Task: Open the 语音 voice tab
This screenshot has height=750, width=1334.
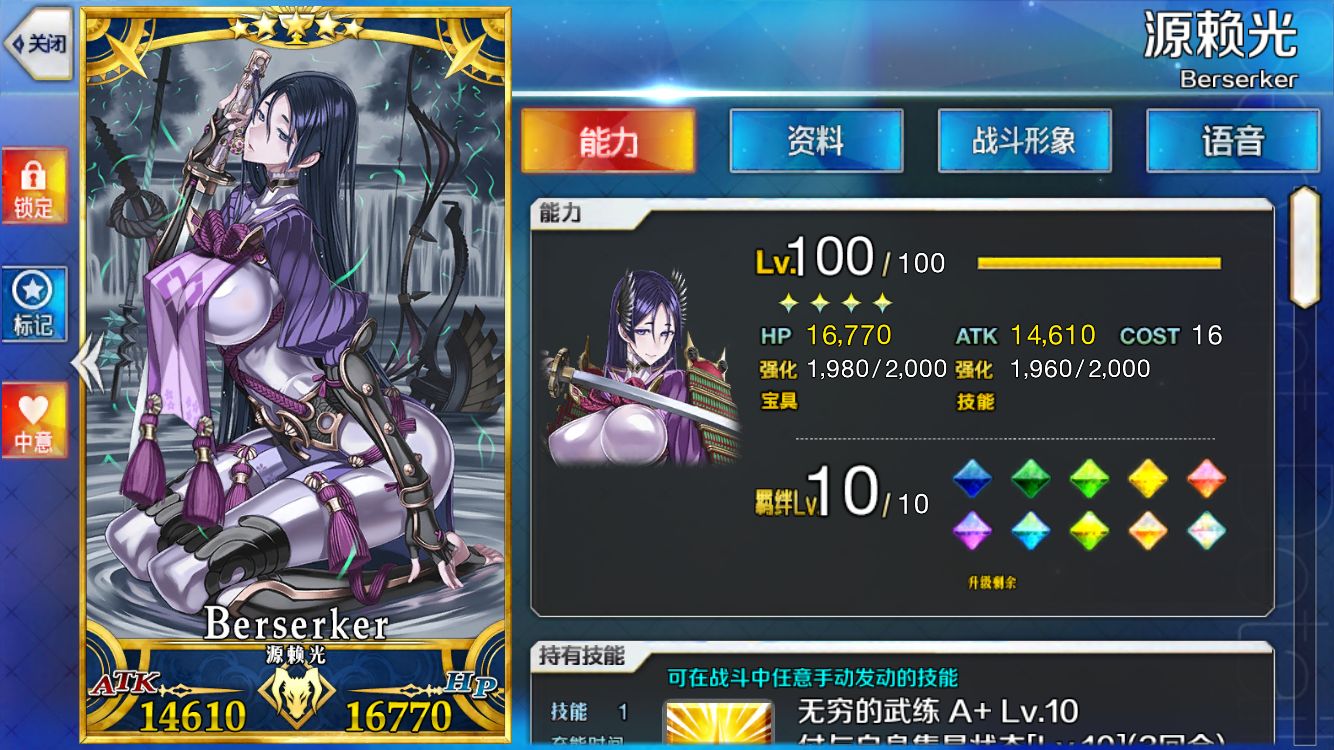Action: click(x=1232, y=141)
